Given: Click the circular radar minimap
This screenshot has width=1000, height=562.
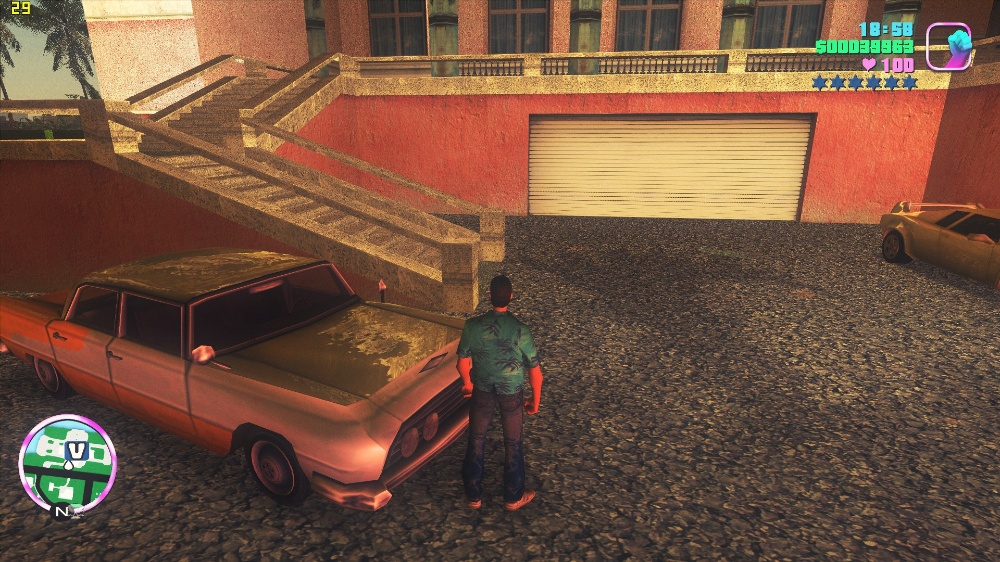Looking at the screenshot, I should pyautogui.click(x=67, y=464).
